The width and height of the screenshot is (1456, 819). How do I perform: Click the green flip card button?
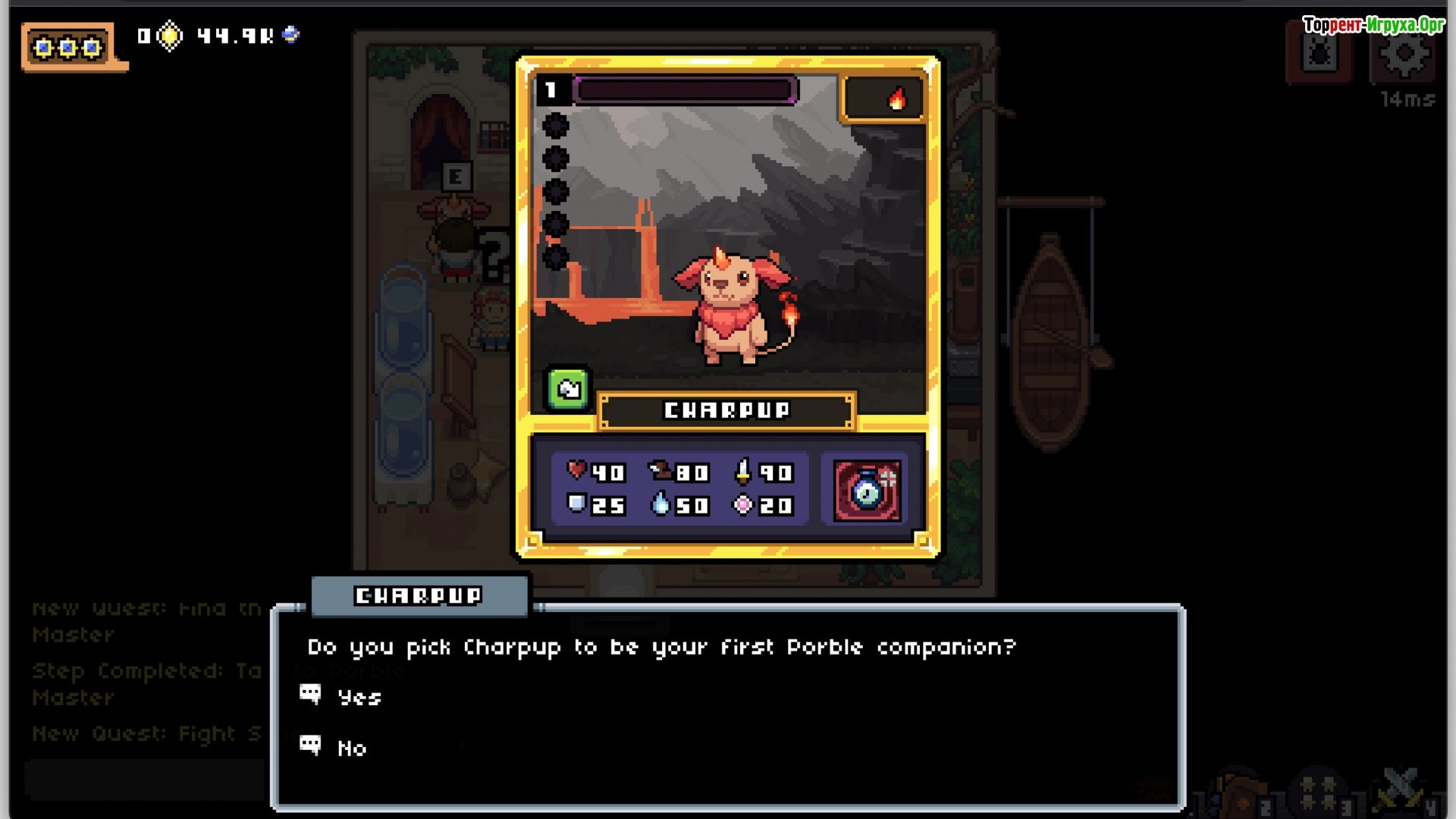[568, 390]
